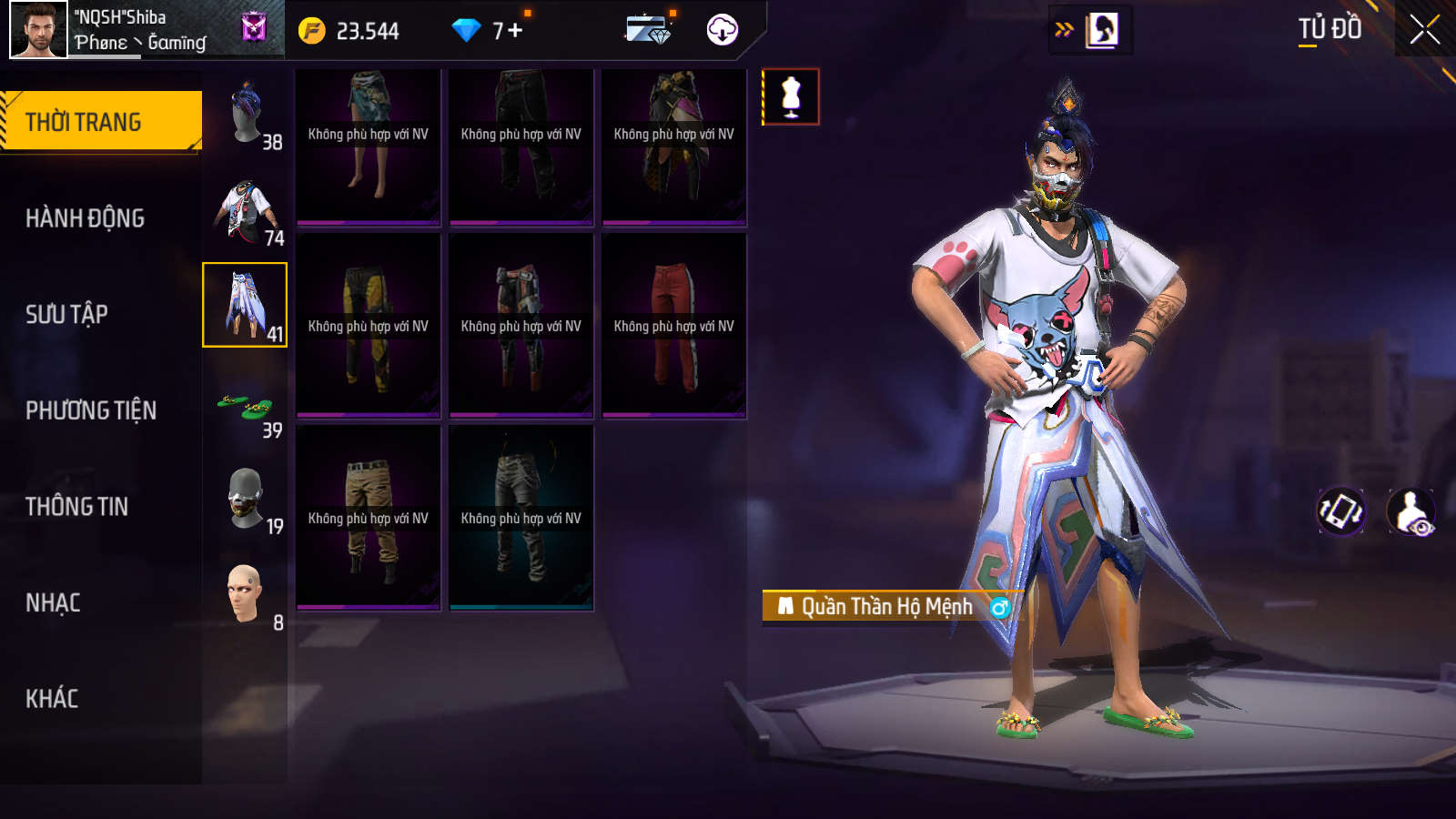
Task: Open the player profile avatar
Action: tap(38, 30)
